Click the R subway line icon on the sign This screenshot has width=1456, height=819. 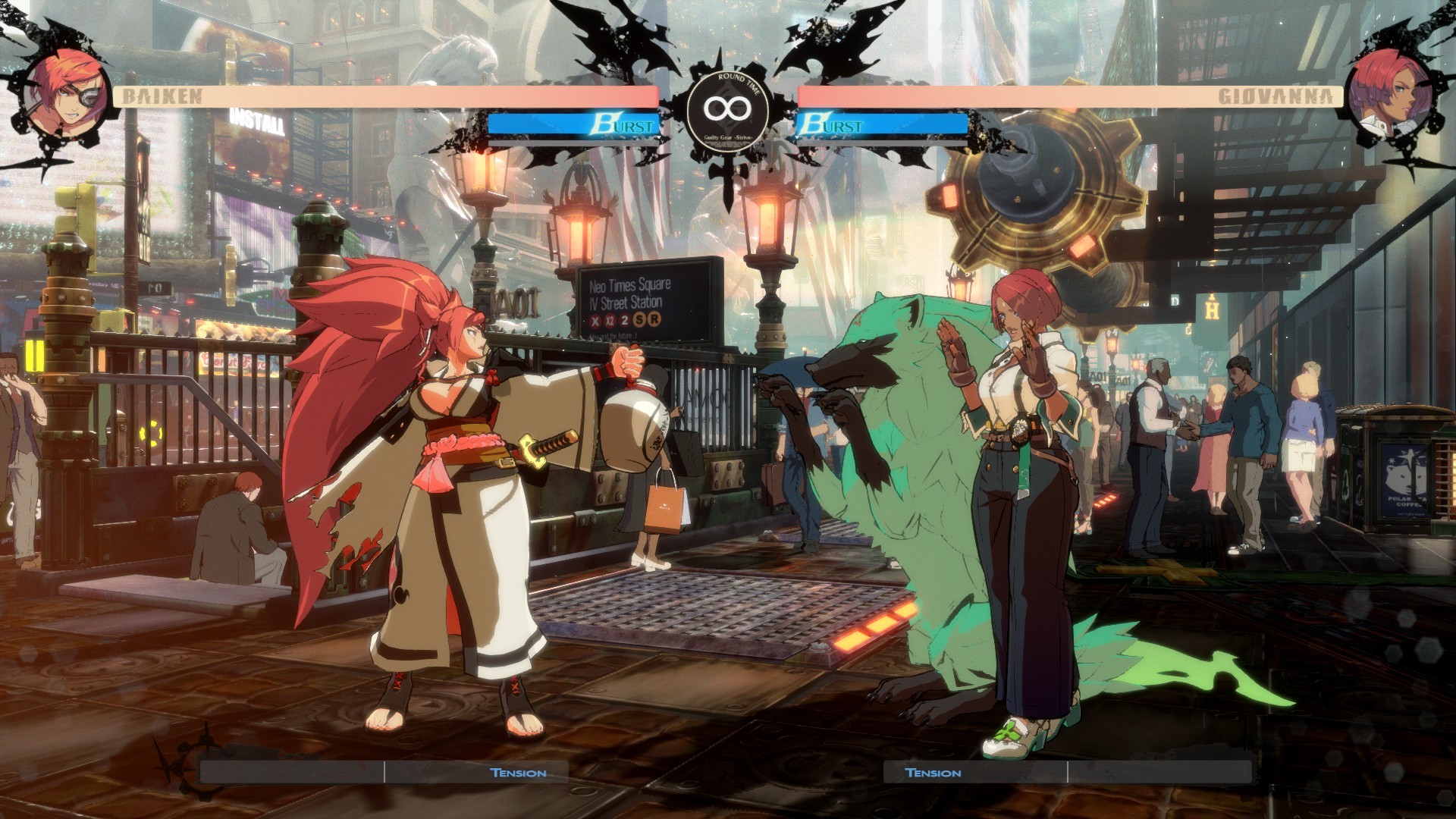pos(656,322)
